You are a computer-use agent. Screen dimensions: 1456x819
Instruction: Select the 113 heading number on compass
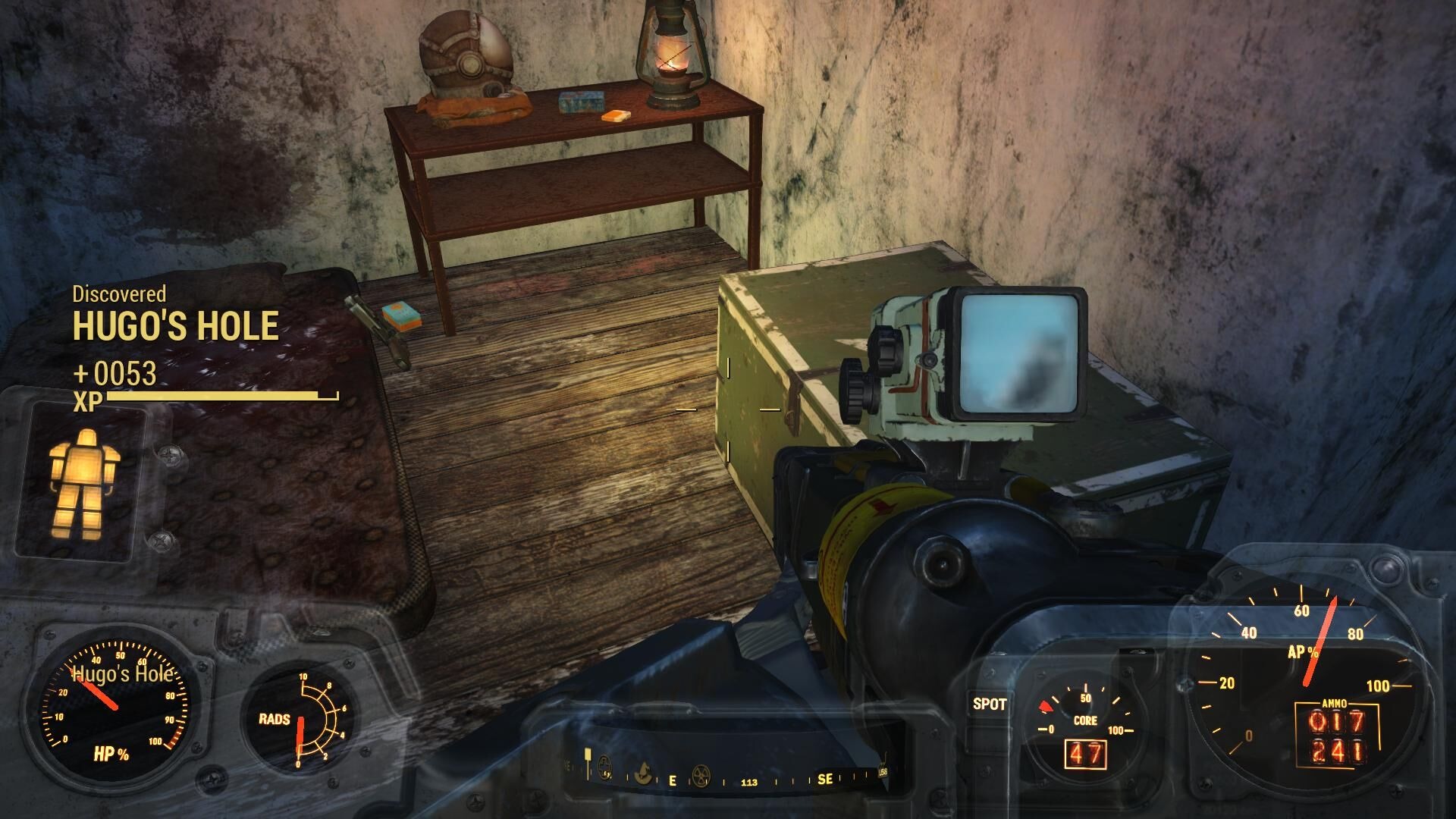(750, 782)
